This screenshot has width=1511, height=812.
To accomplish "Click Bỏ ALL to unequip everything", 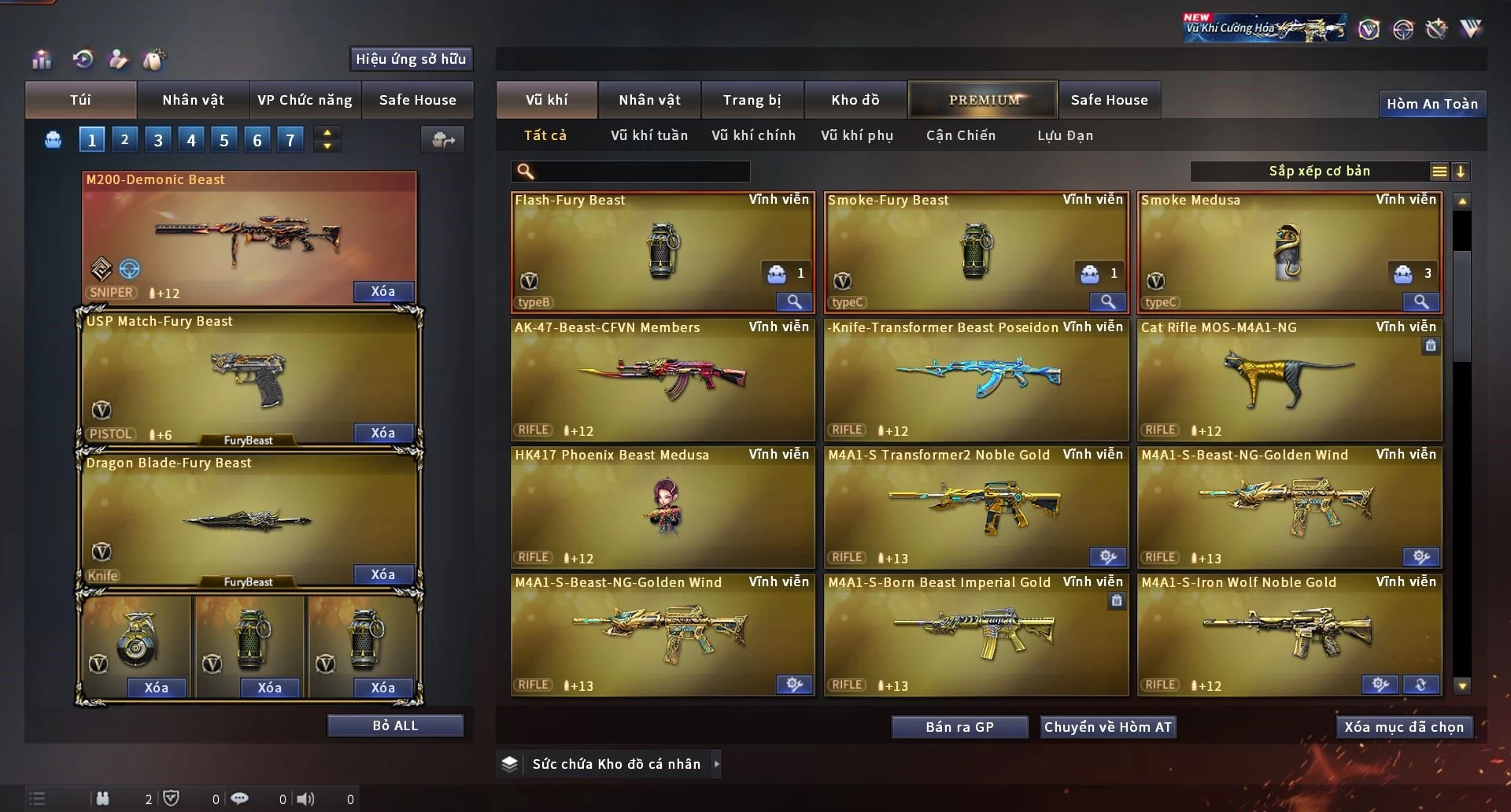I will 395,725.
